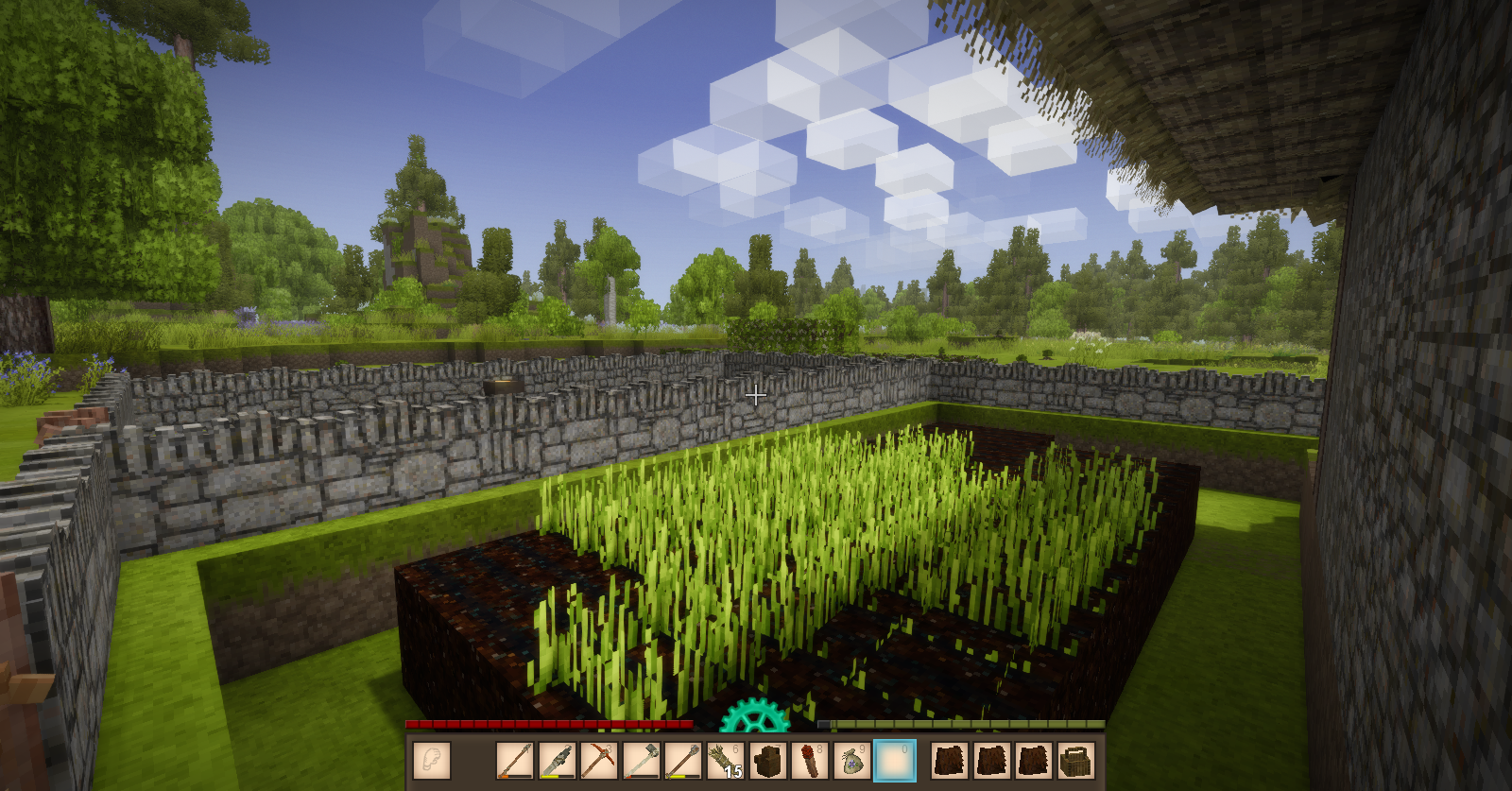Pick the item stack showing 15

pos(725,761)
